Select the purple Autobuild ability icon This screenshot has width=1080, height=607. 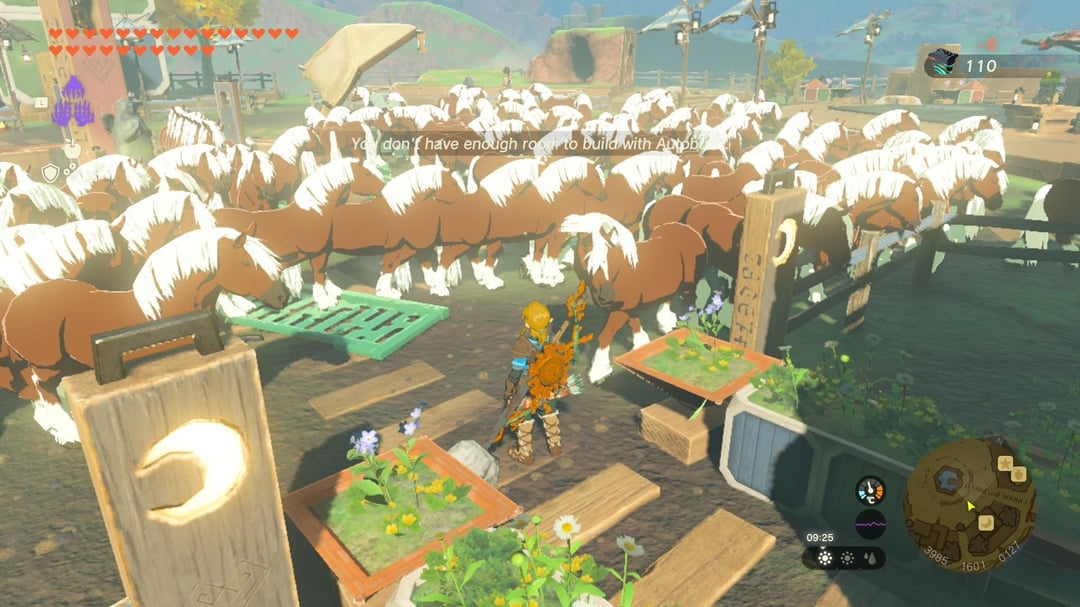[72, 106]
